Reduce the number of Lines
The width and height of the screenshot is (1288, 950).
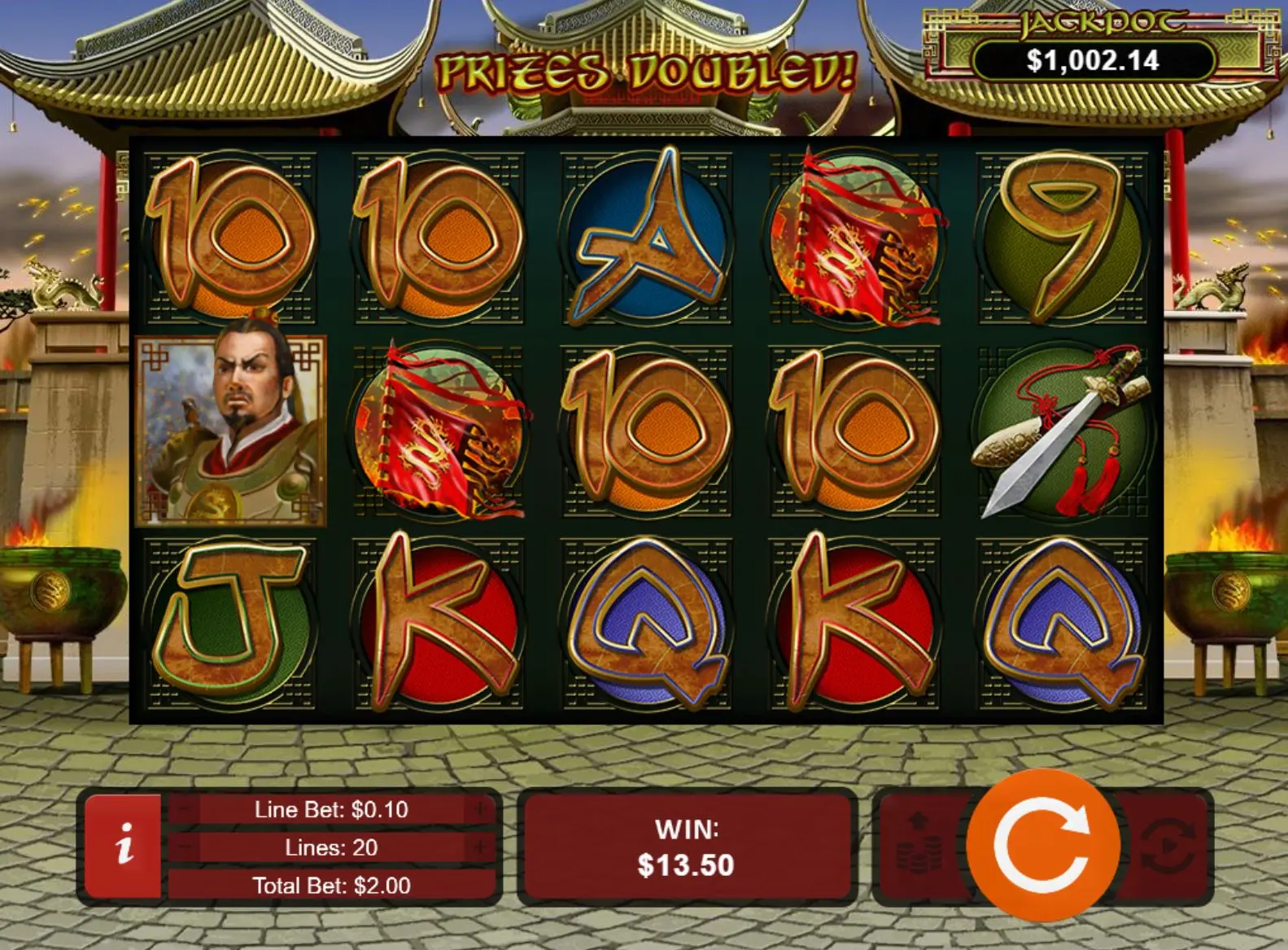[x=185, y=847]
